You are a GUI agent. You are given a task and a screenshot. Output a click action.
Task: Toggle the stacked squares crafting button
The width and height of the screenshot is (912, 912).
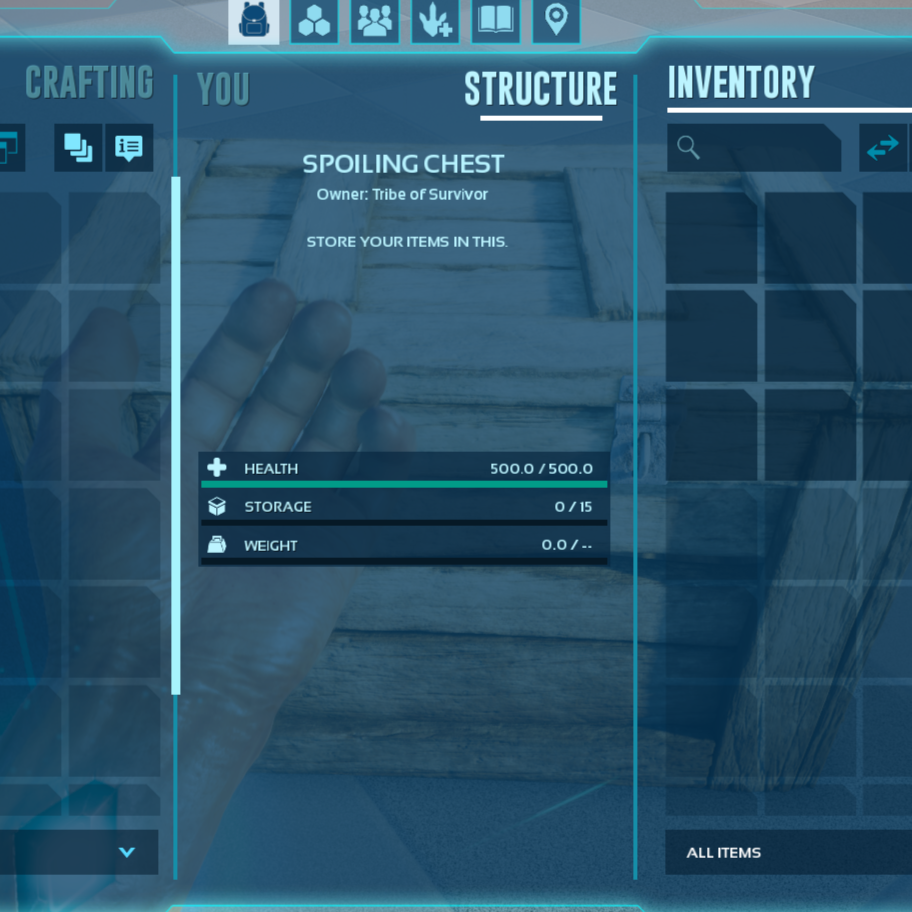[78, 148]
